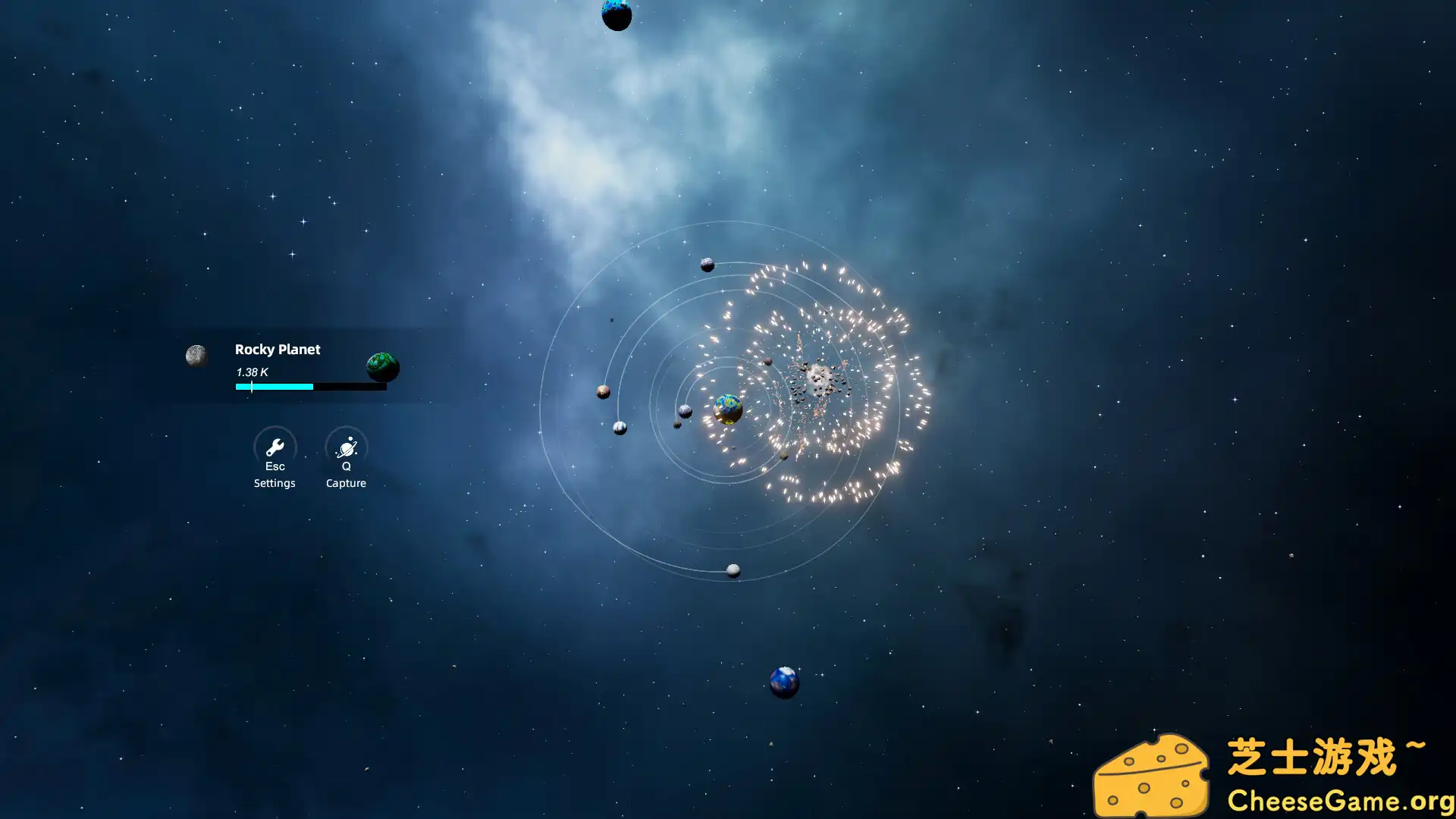Click the marker on the progress bar
Viewport: 1456px width, 819px height.
coord(251,387)
